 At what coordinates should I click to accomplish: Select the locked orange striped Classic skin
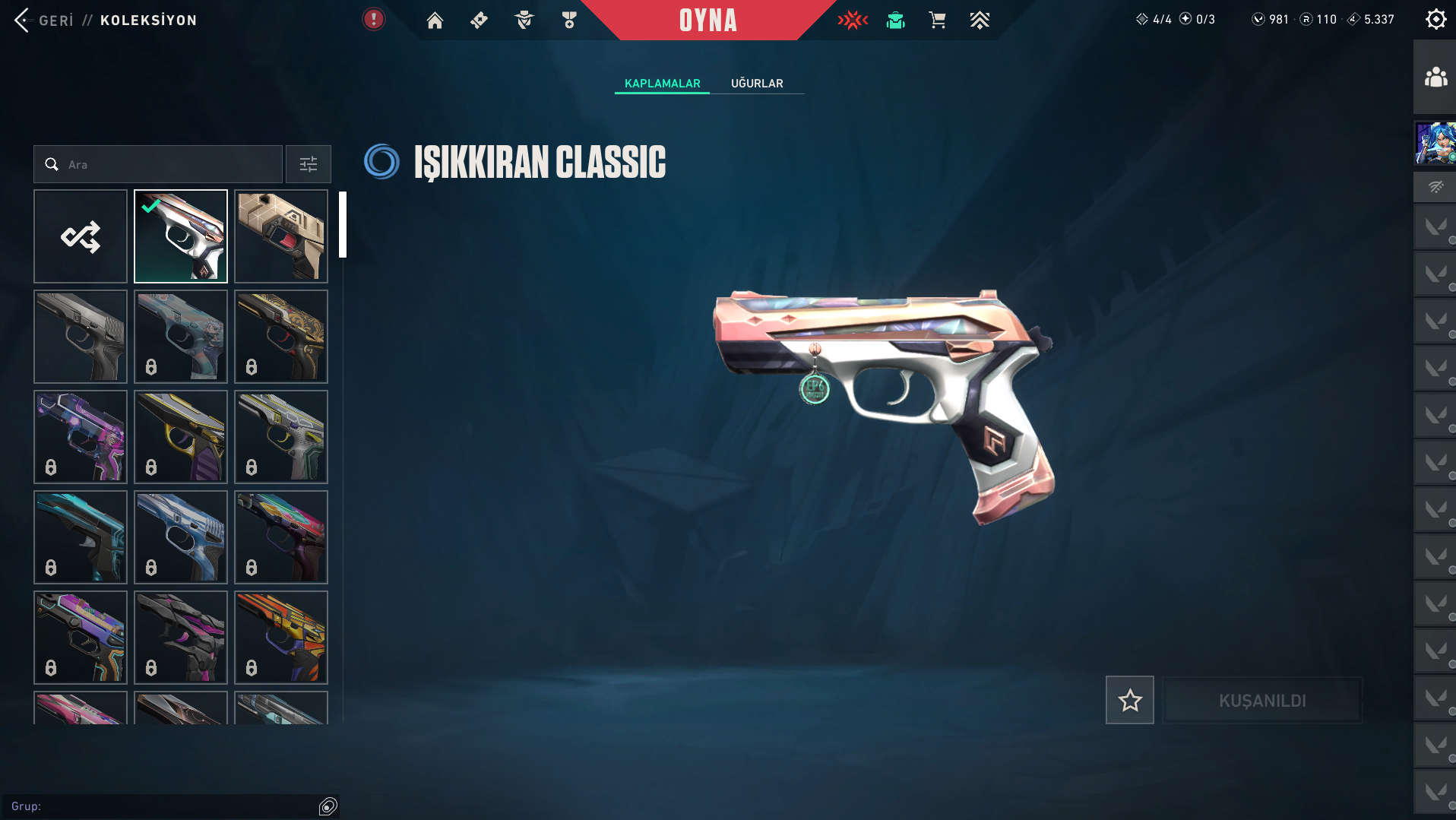[281, 638]
